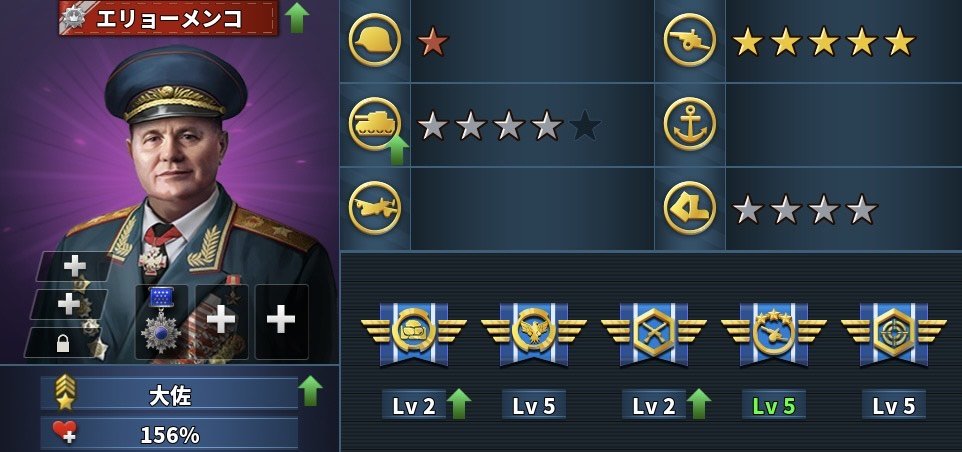
Task: Select the eagle skill badge
Action: click(x=533, y=331)
